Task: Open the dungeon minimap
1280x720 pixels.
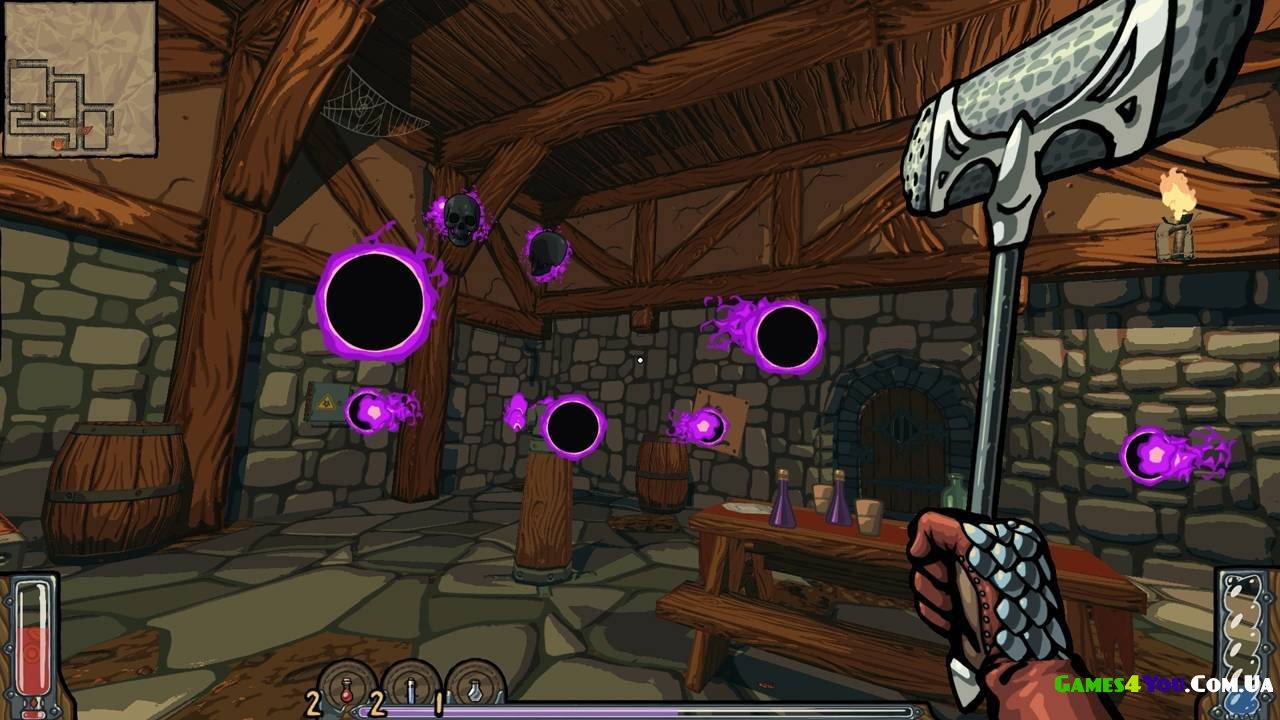Action: point(80,79)
